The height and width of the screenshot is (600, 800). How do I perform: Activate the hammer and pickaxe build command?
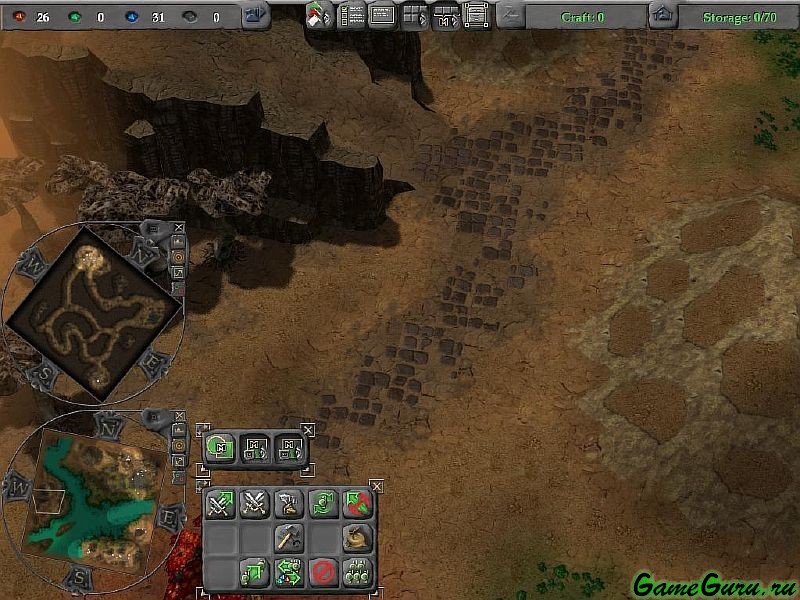pos(288,538)
